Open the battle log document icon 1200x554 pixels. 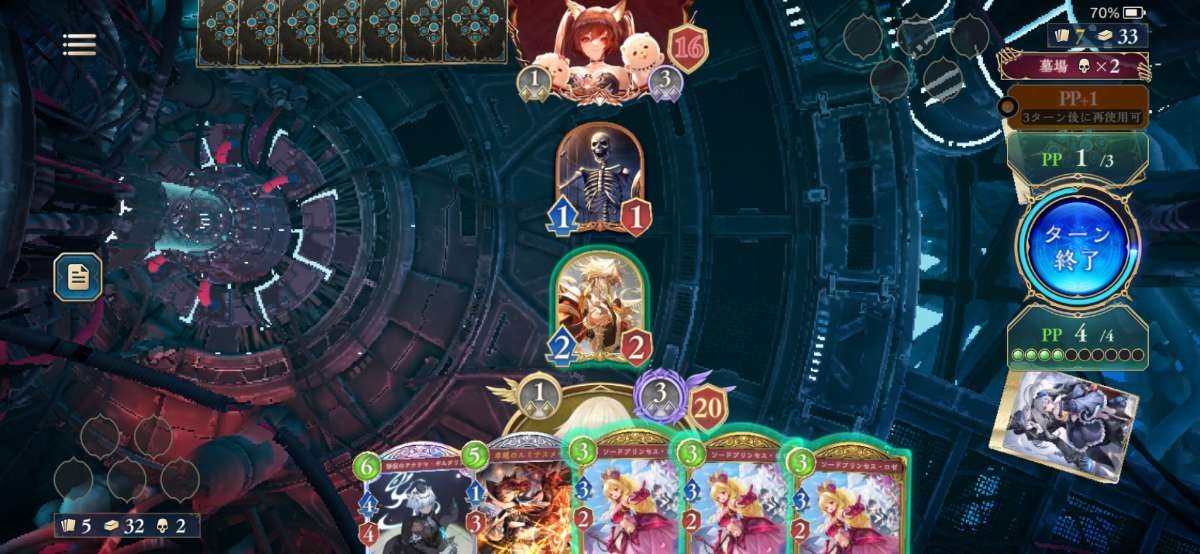(78, 277)
